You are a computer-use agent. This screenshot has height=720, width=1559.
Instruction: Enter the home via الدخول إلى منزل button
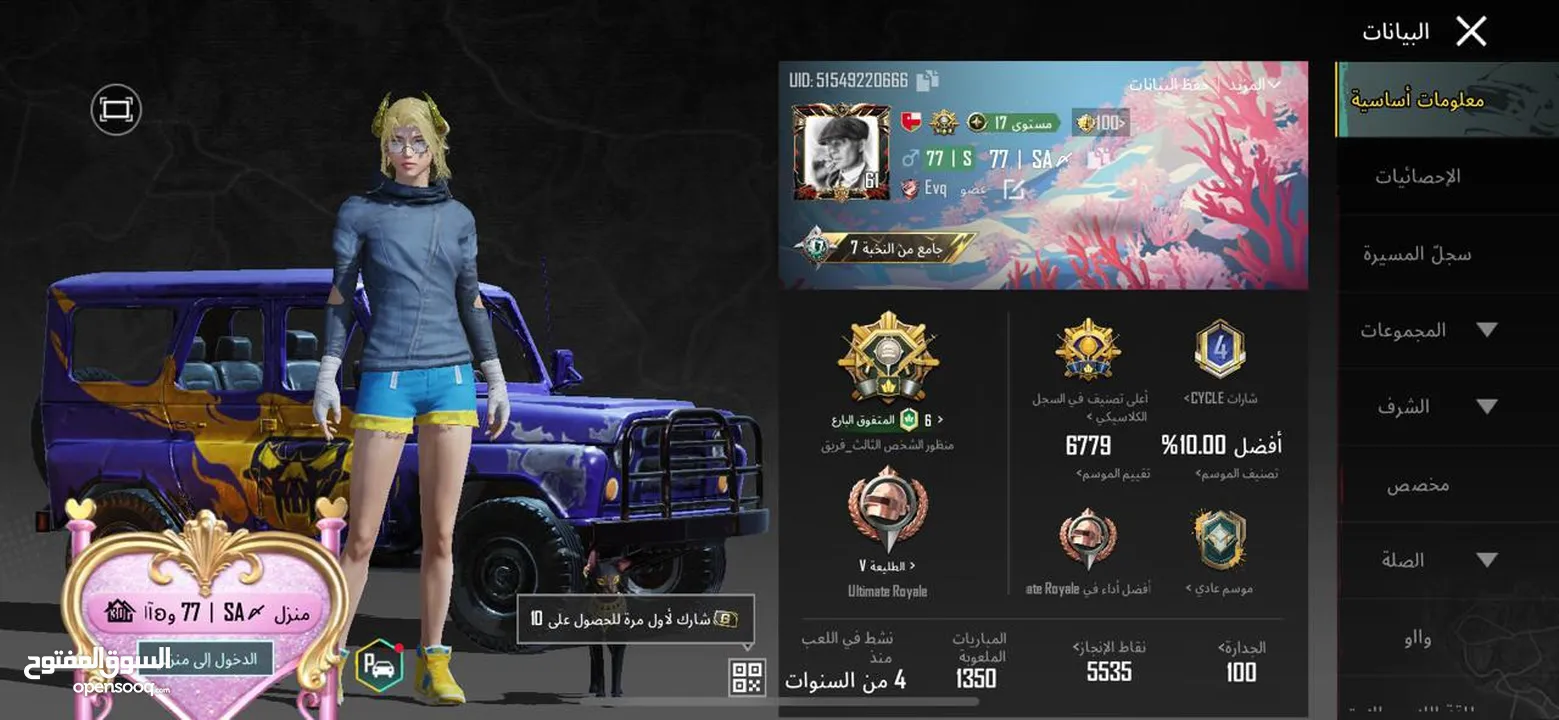click(x=203, y=659)
